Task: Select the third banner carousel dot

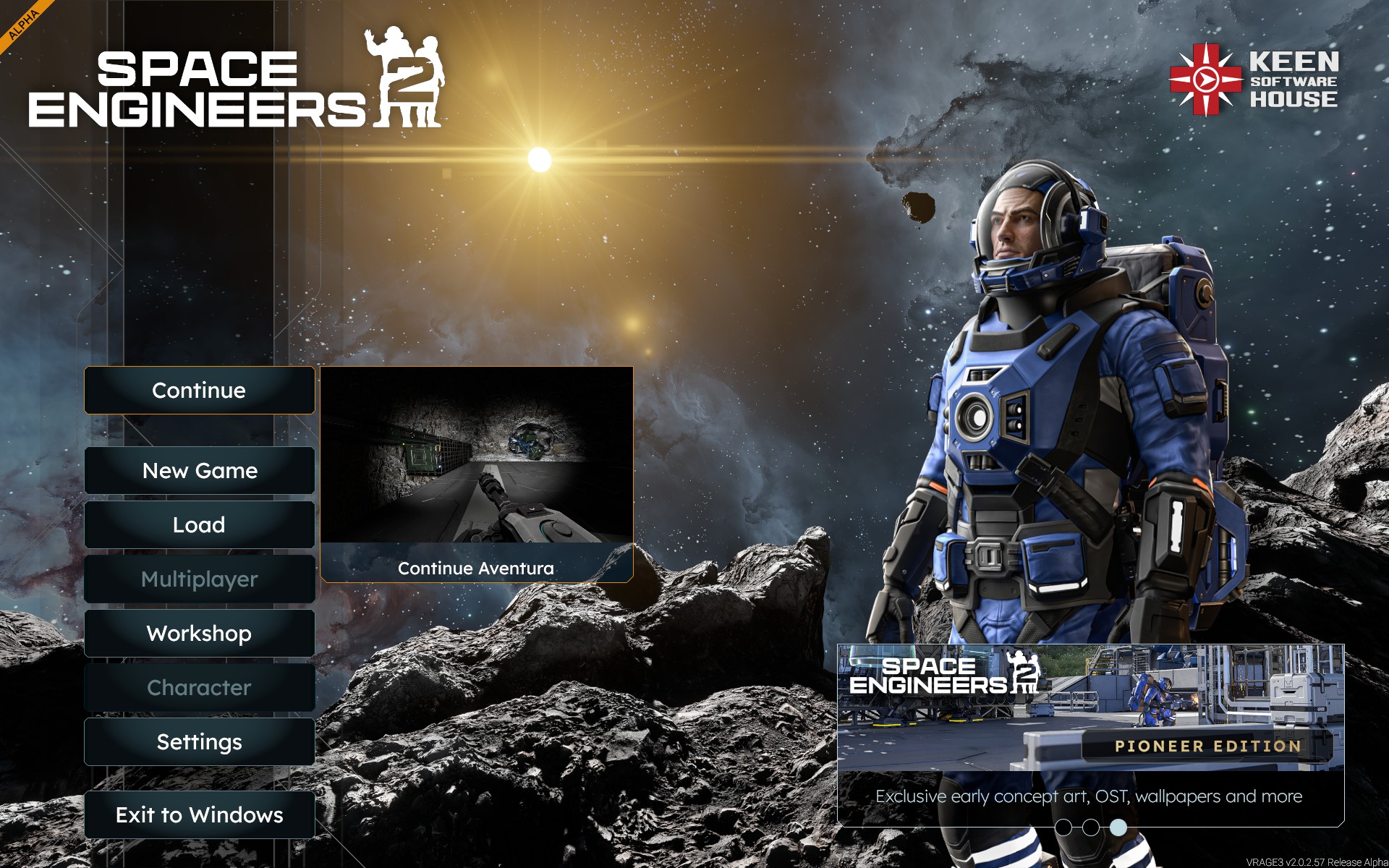Action: (x=1118, y=827)
